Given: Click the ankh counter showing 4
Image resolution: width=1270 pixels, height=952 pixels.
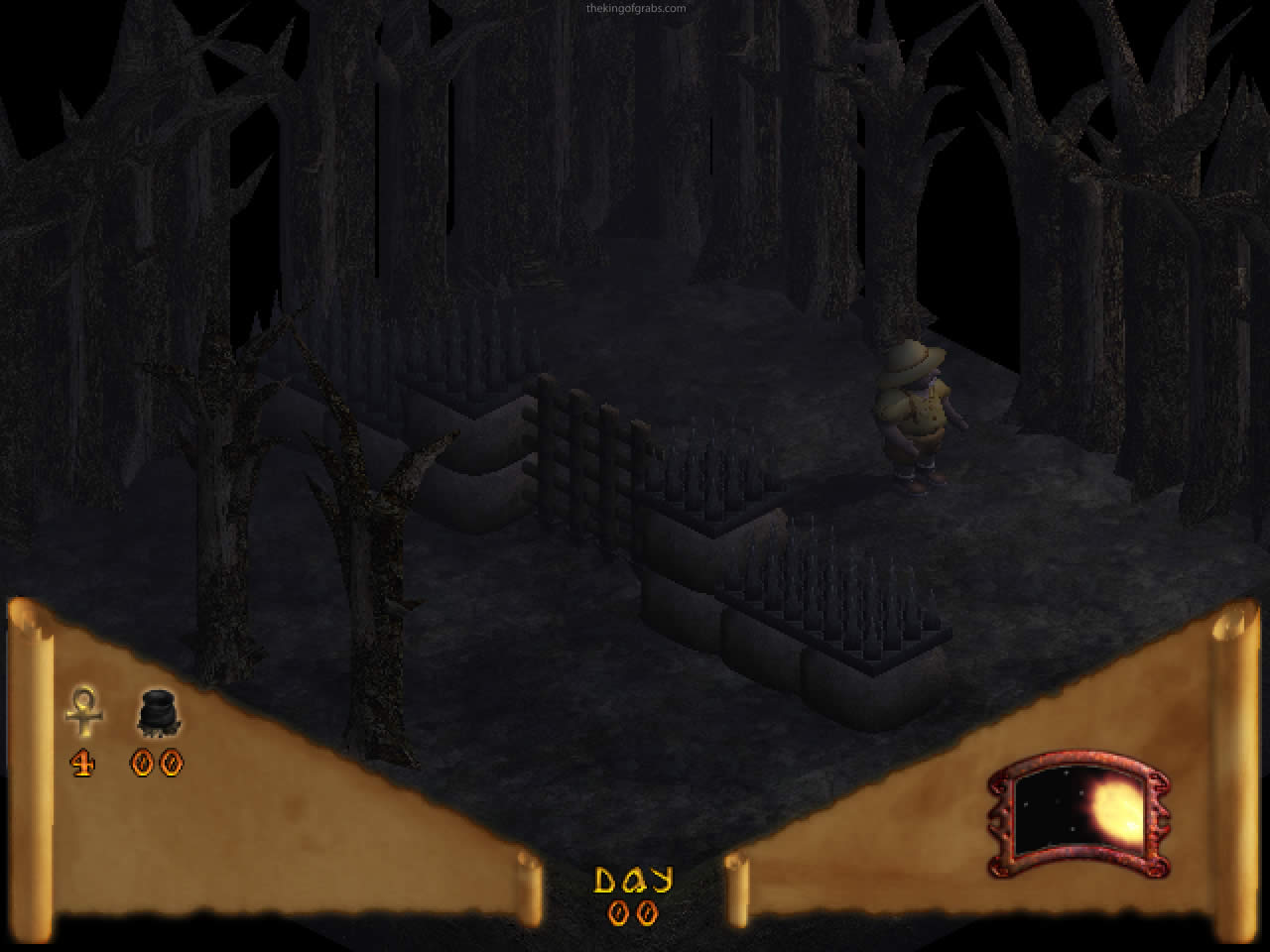Looking at the screenshot, I should [83, 764].
